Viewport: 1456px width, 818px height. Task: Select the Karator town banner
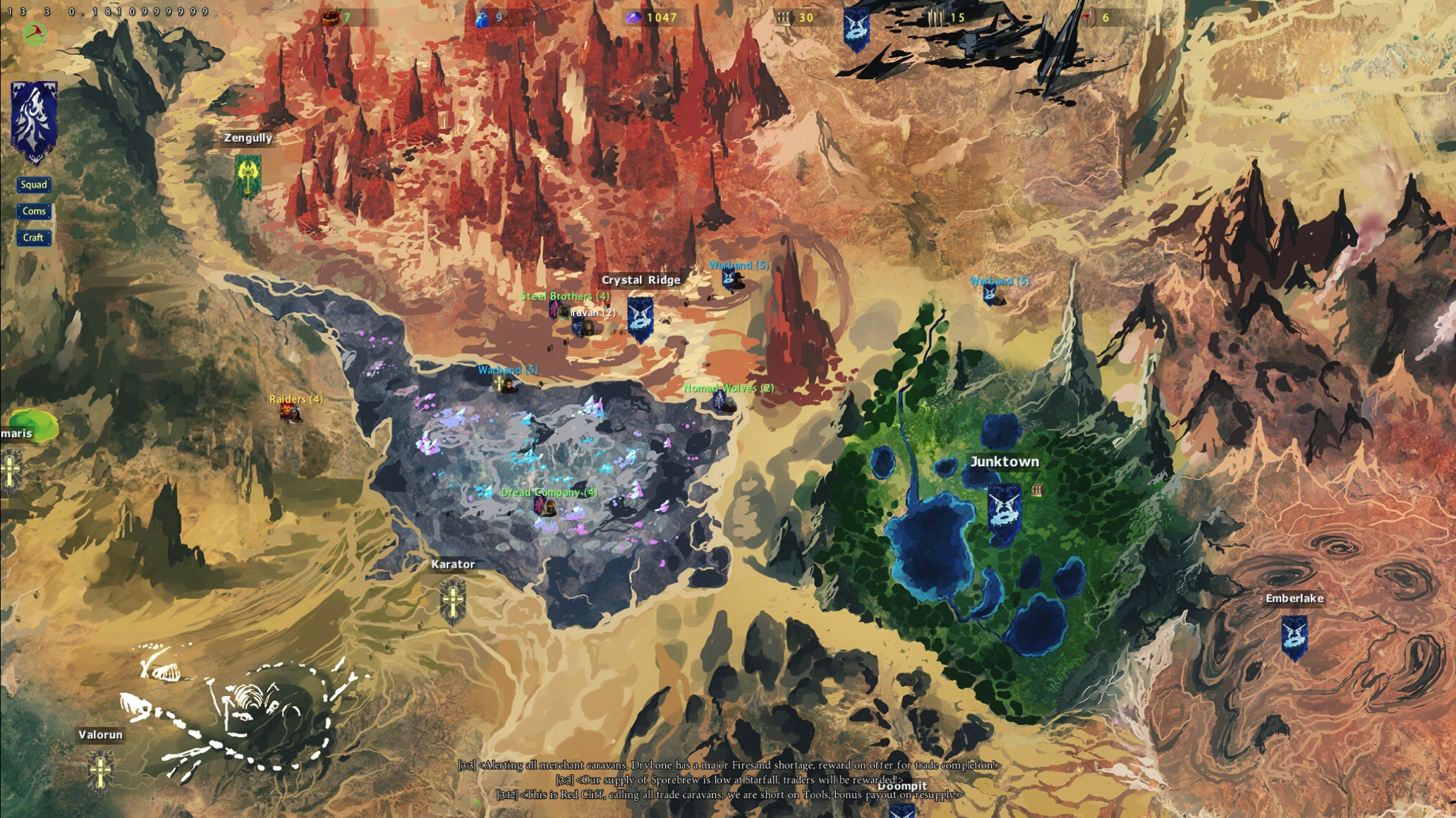click(452, 602)
